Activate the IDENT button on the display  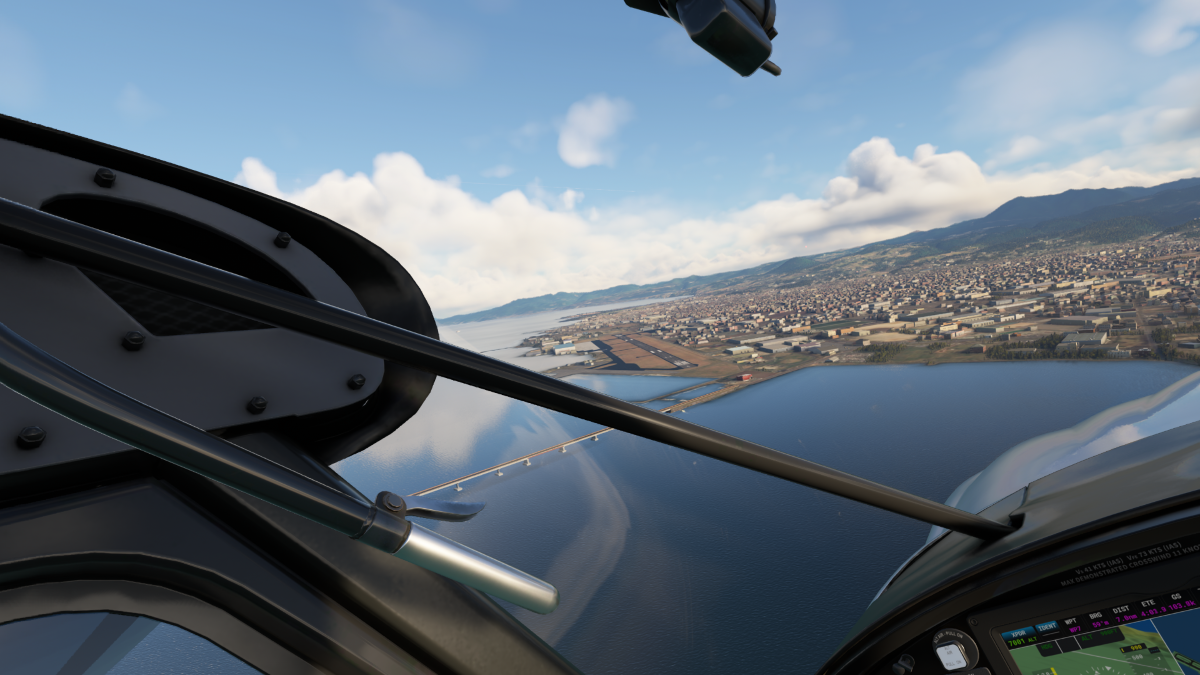click(x=1047, y=627)
